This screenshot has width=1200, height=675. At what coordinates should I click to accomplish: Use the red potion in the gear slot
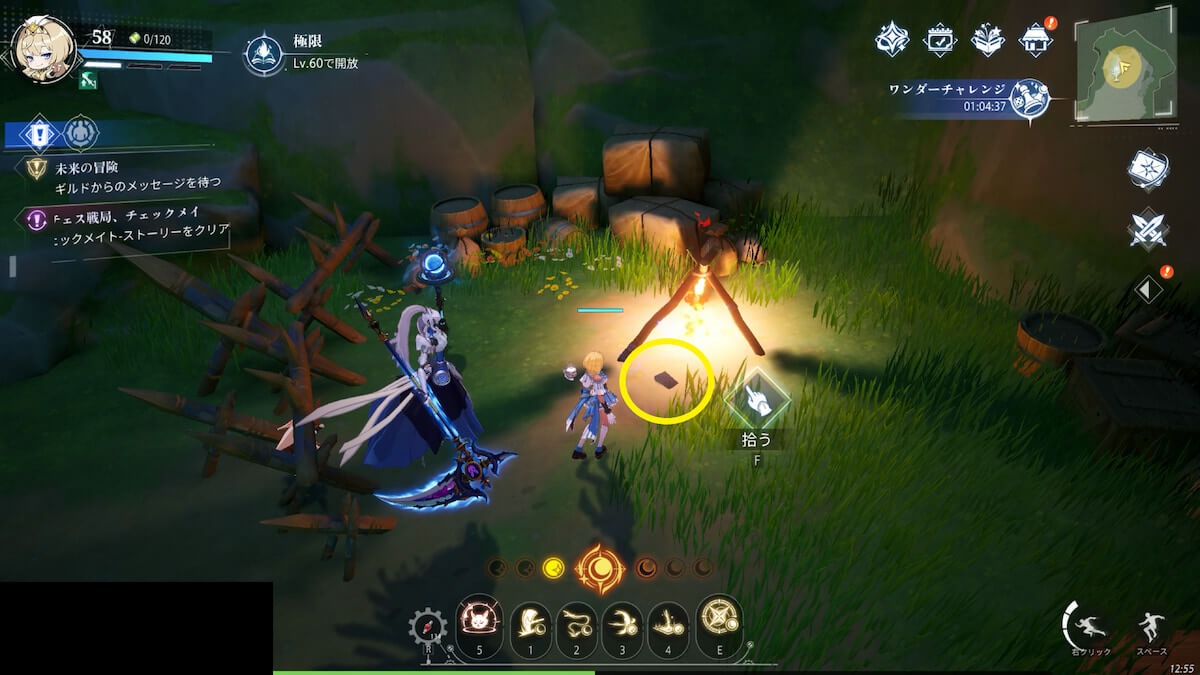tap(428, 629)
